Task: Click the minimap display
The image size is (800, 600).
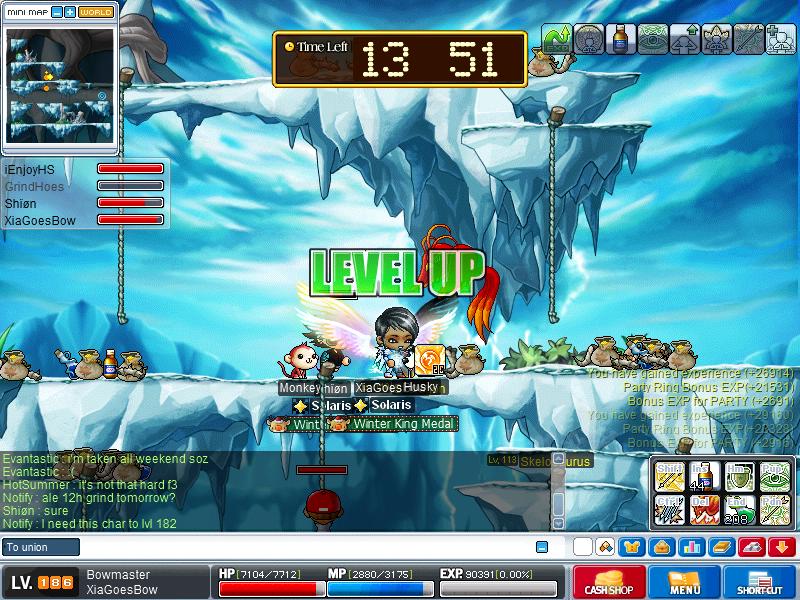Action: pyautogui.click(x=60, y=86)
